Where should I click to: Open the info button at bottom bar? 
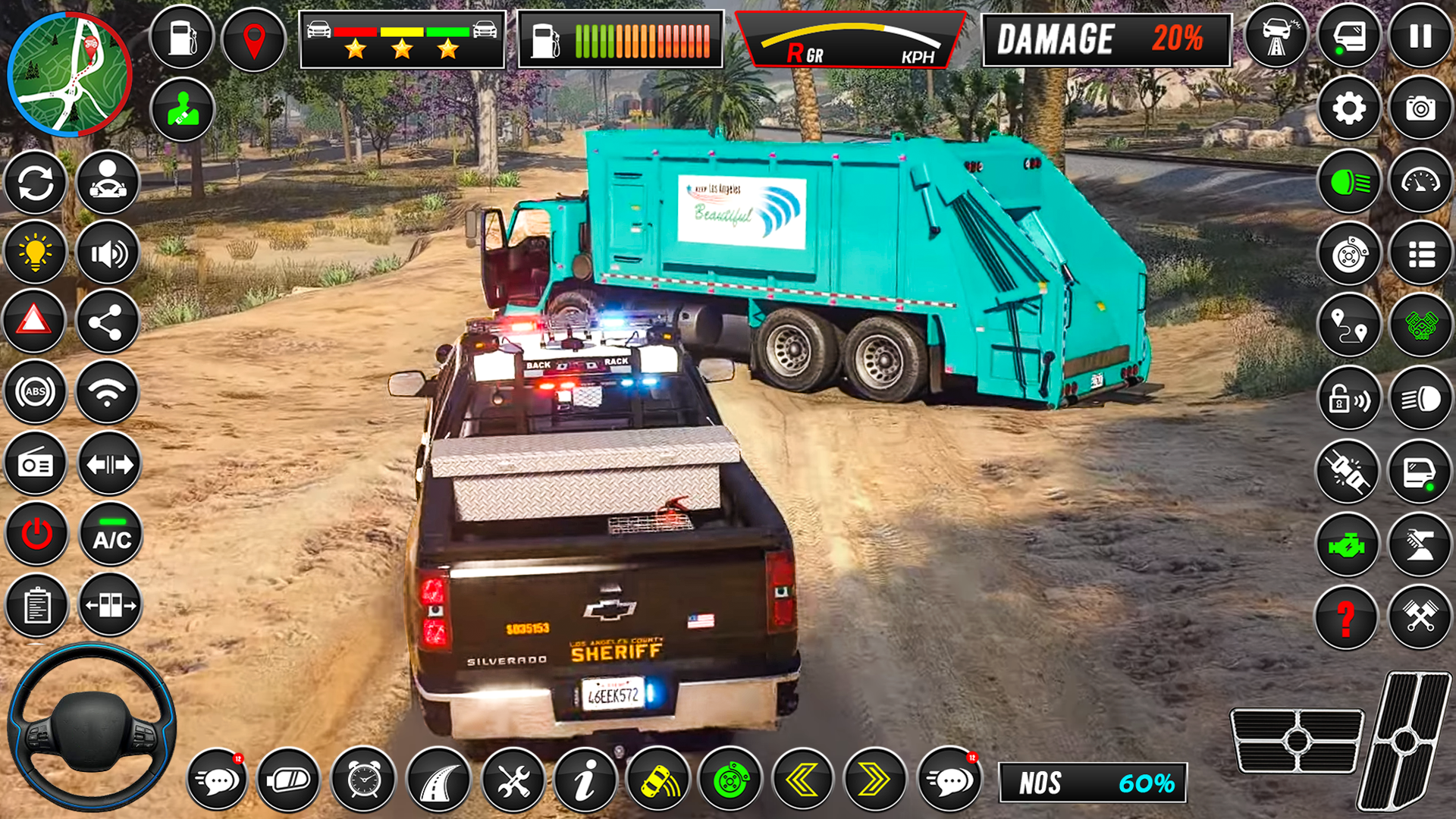tap(585, 780)
